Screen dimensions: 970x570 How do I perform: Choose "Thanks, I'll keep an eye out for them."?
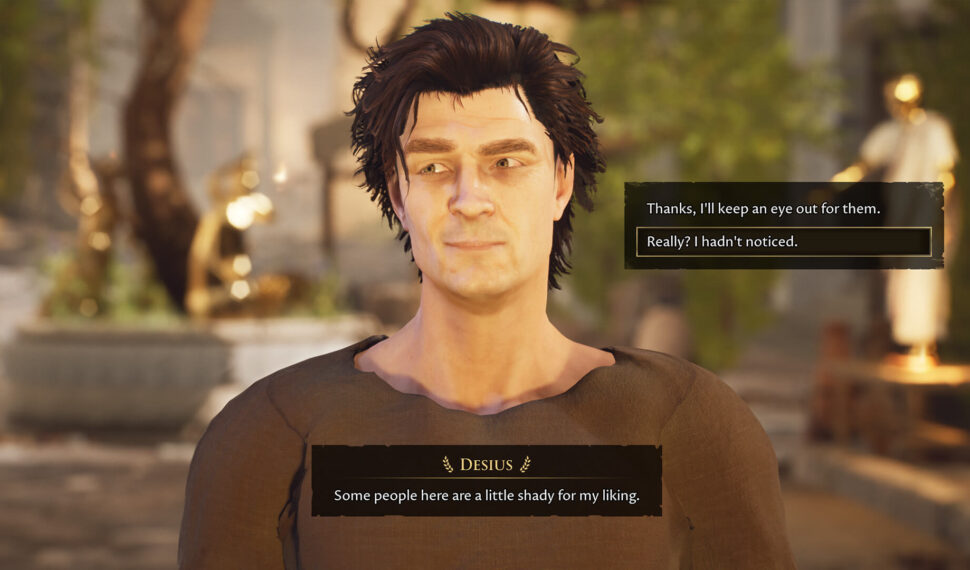click(x=763, y=209)
